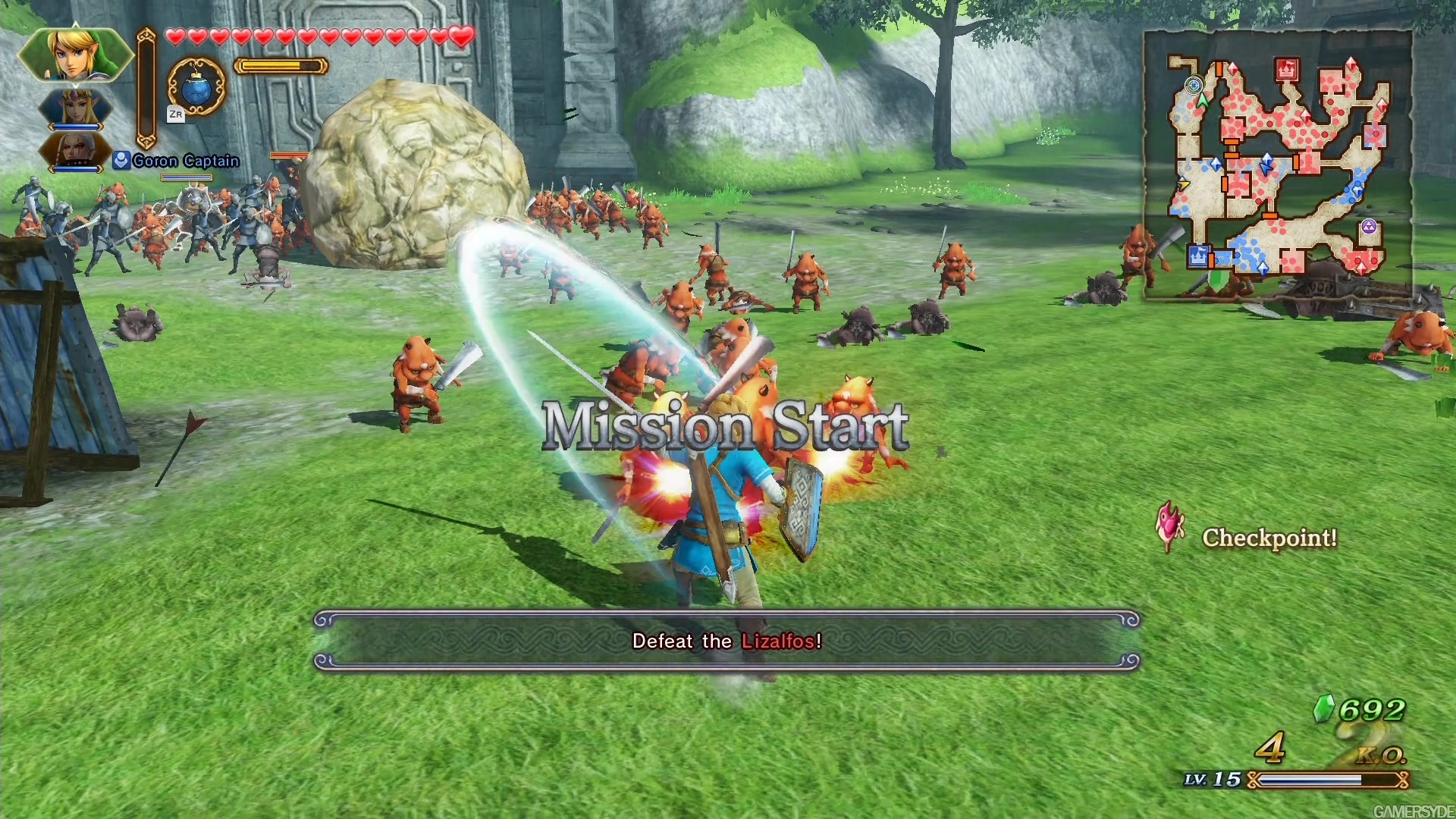Select the blue allied base marker on minimap
1456x819 pixels.
(1198, 256)
